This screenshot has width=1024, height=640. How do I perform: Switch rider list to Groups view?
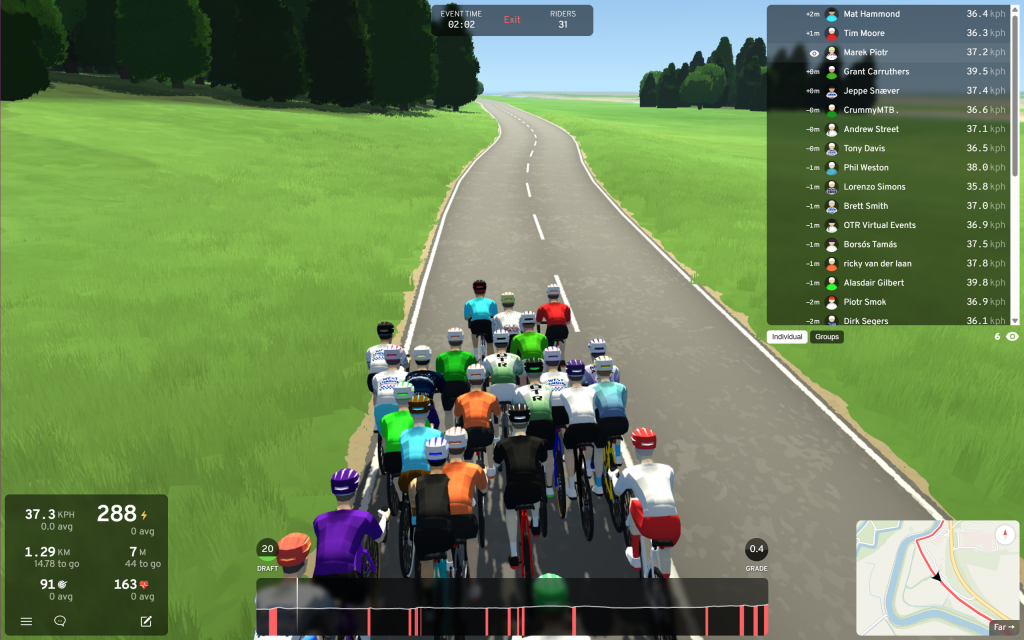pyautogui.click(x=827, y=337)
